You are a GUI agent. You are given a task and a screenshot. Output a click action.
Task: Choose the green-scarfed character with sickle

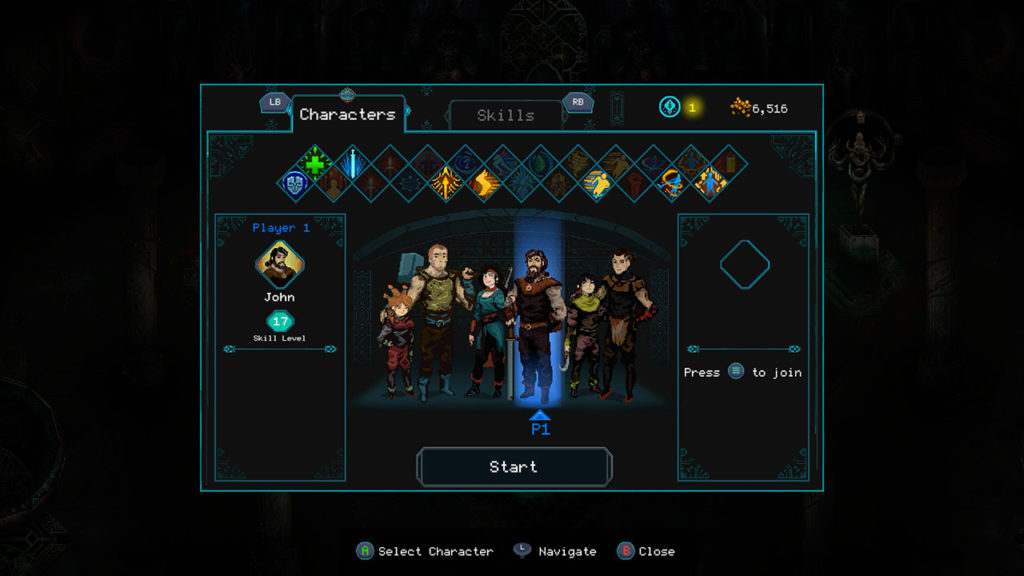(584, 330)
